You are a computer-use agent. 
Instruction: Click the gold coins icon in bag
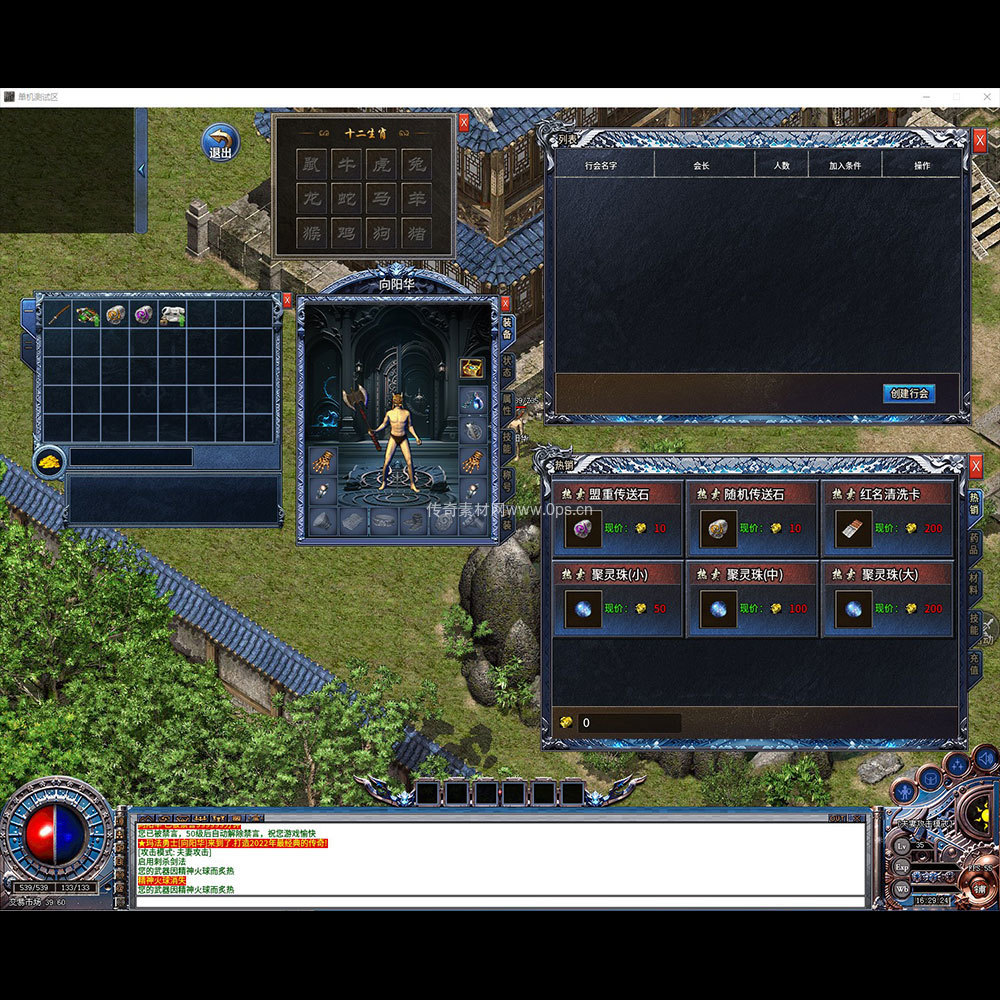(49, 460)
